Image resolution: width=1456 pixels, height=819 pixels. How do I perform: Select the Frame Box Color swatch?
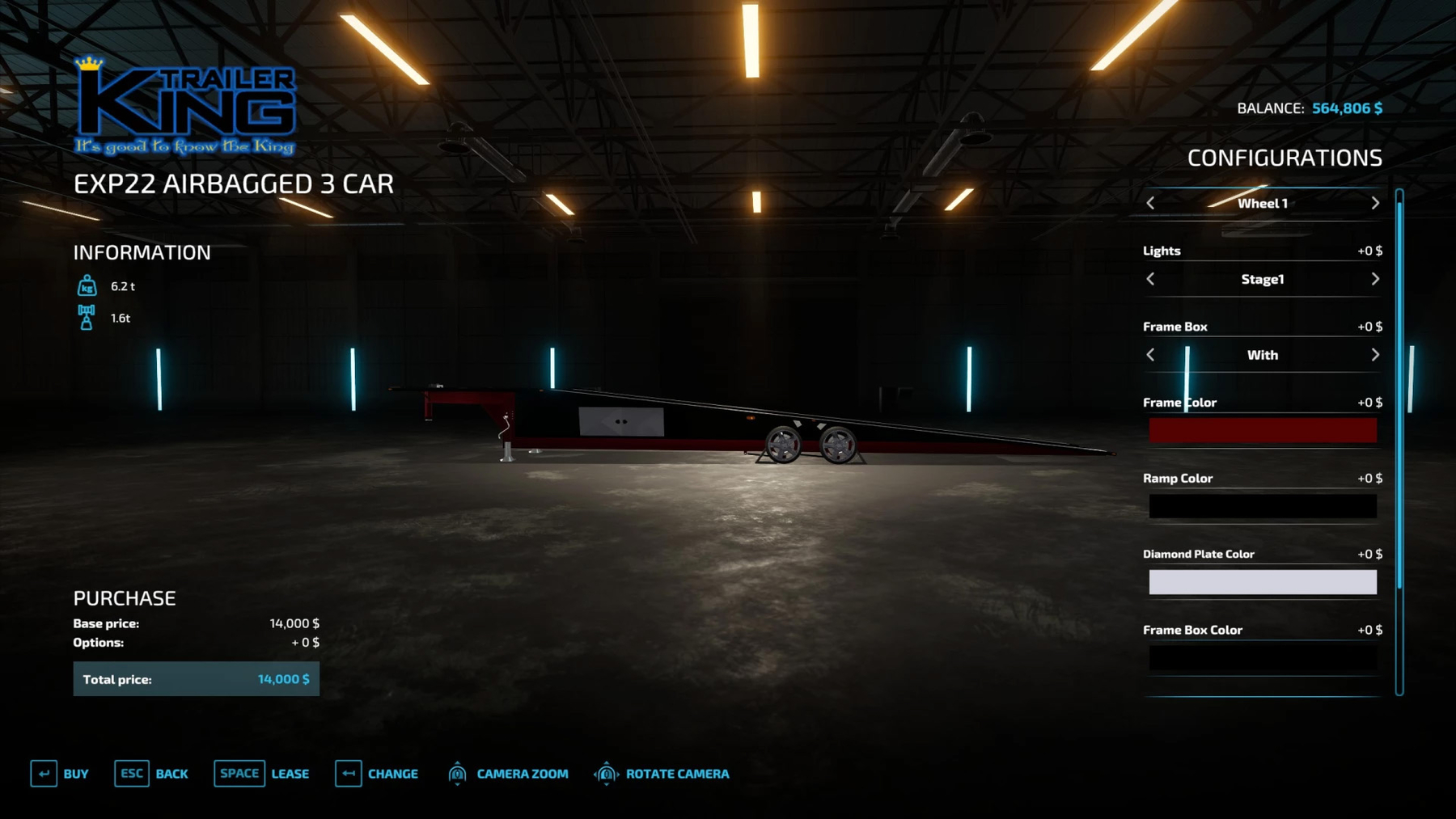pos(1262,657)
